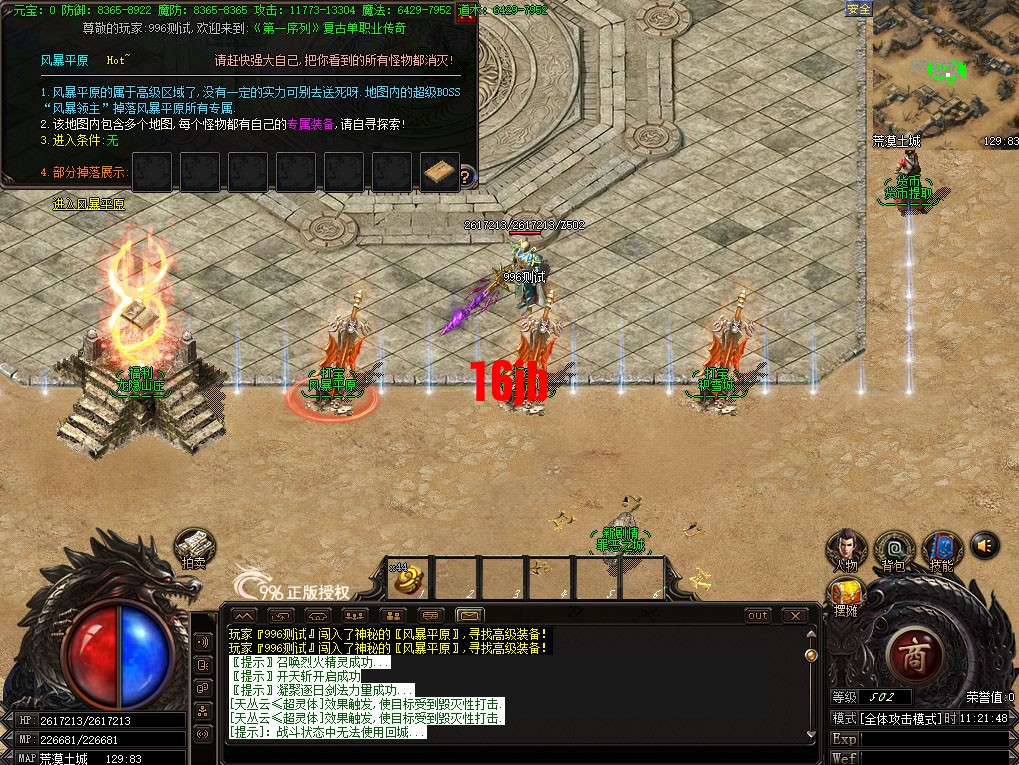The height and width of the screenshot is (765, 1019).
Task: Toggle the sound speaker icon
Action: tap(984, 545)
